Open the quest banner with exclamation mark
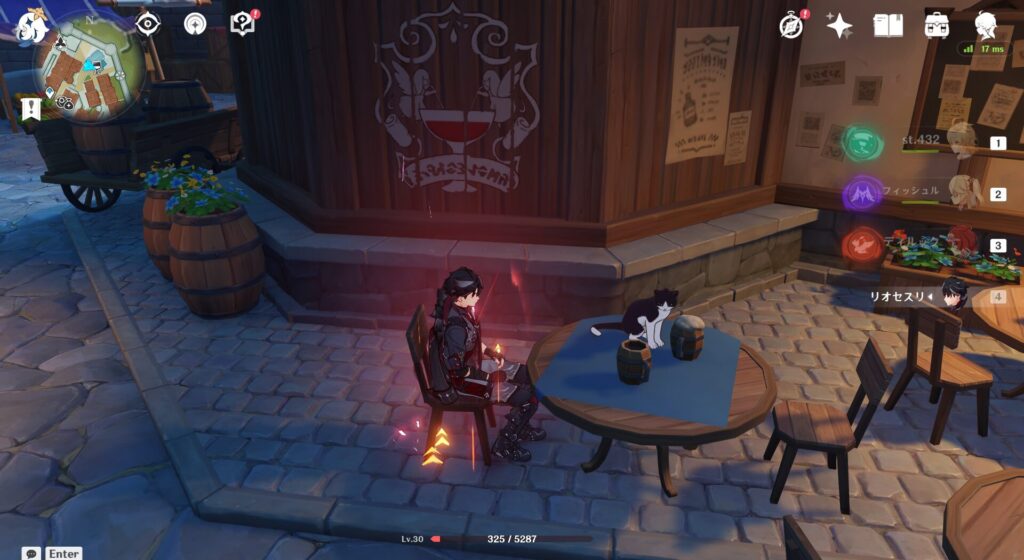 30,107
